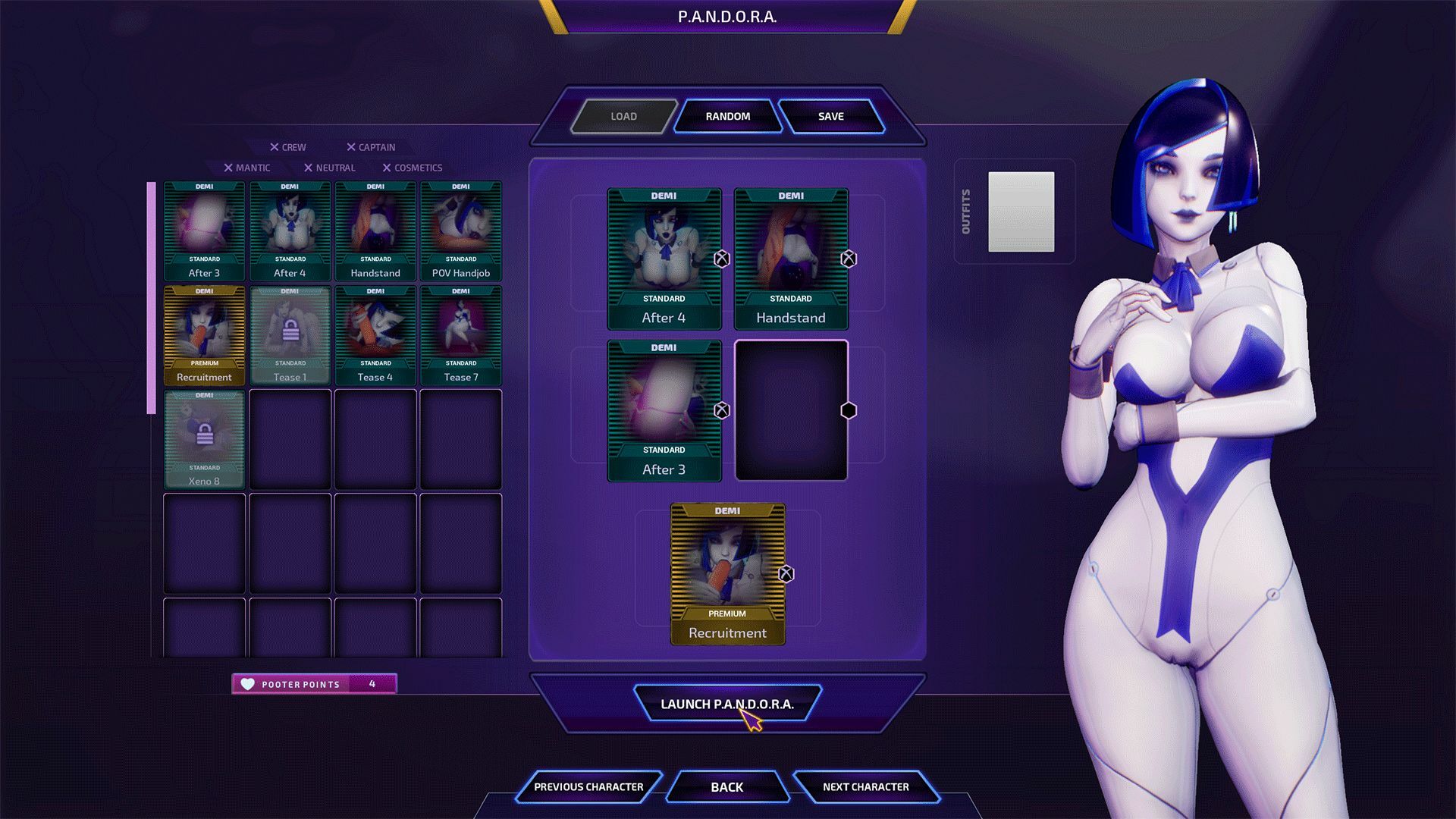Image resolution: width=1456 pixels, height=819 pixels.
Task: Select the Tease 4 card
Action: (x=375, y=335)
